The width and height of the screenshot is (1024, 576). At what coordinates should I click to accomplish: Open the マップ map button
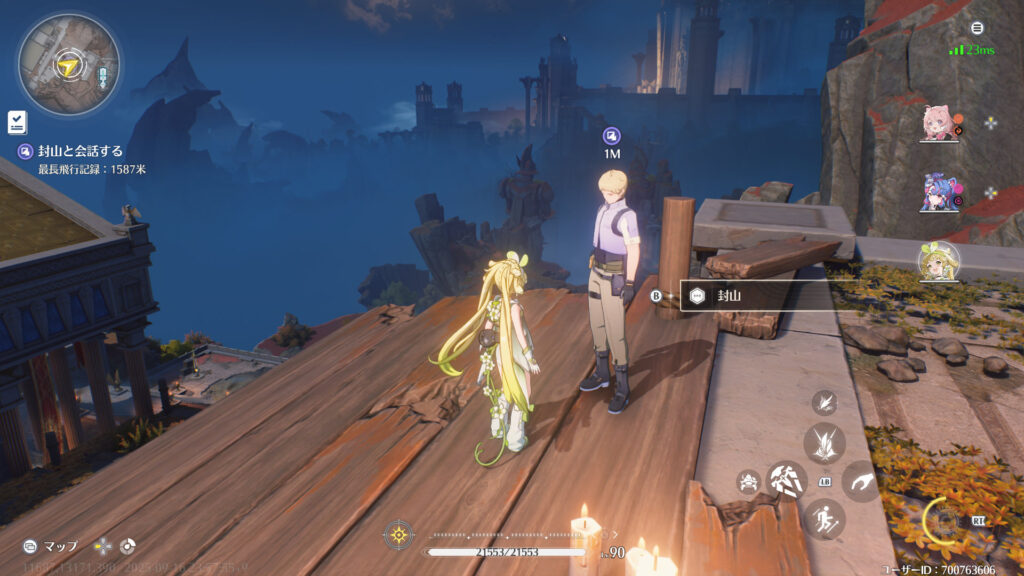(x=50, y=546)
